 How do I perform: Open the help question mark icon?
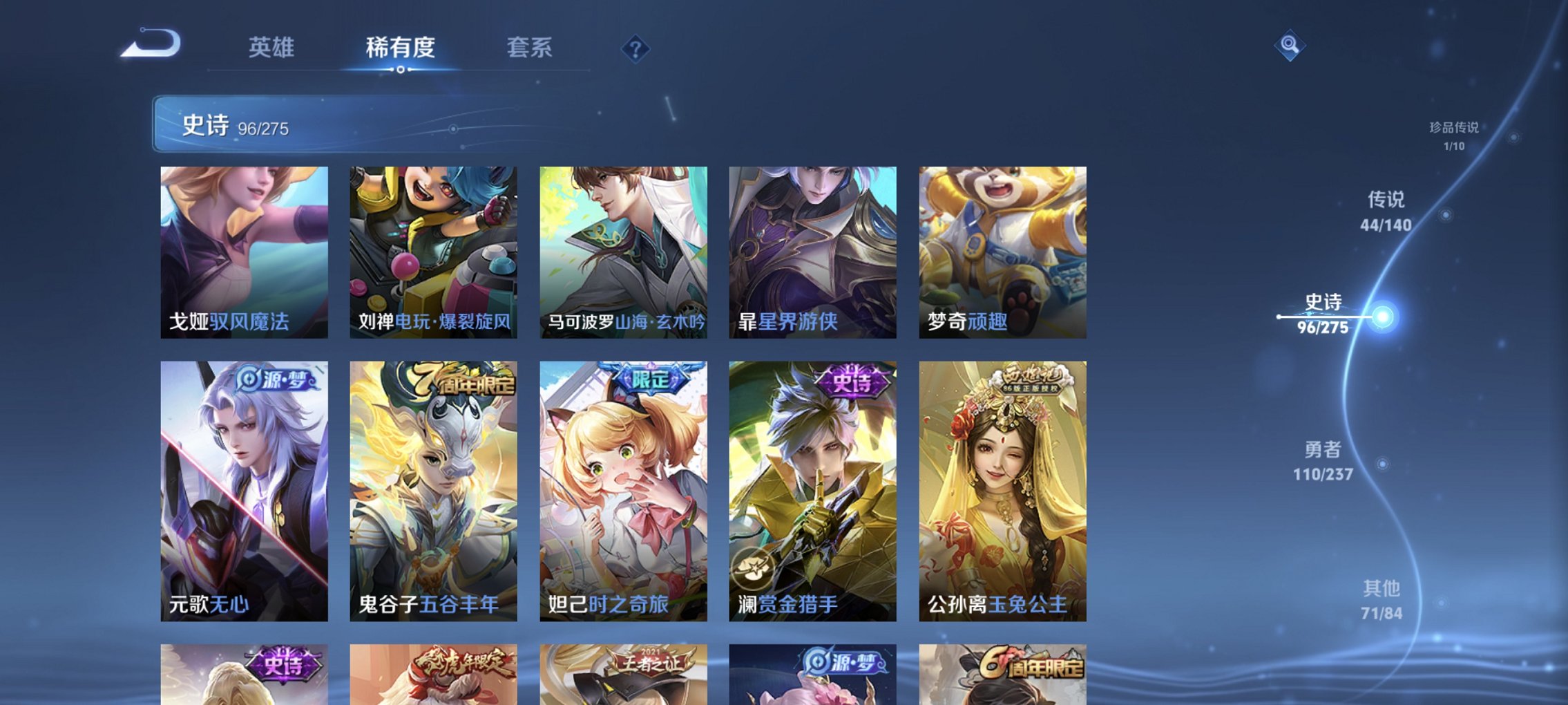click(637, 48)
